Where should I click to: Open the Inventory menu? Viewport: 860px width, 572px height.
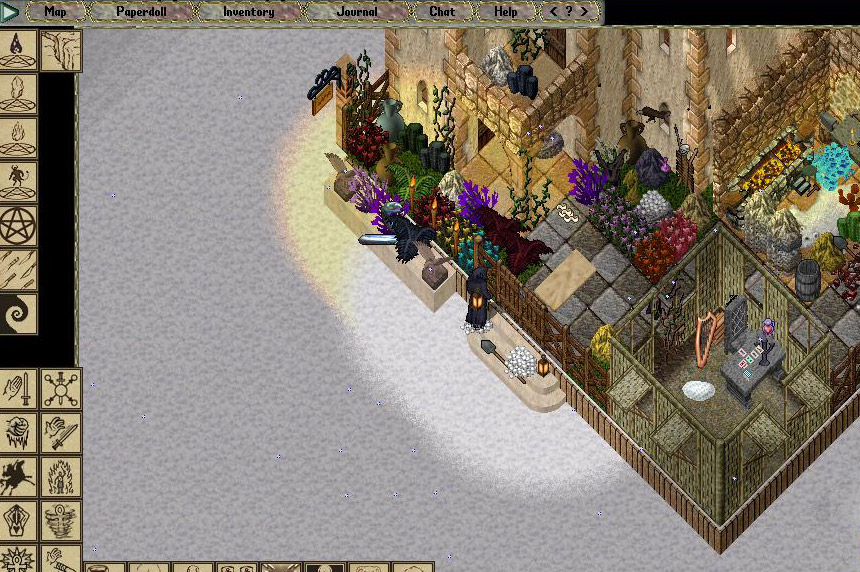pyautogui.click(x=248, y=12)
